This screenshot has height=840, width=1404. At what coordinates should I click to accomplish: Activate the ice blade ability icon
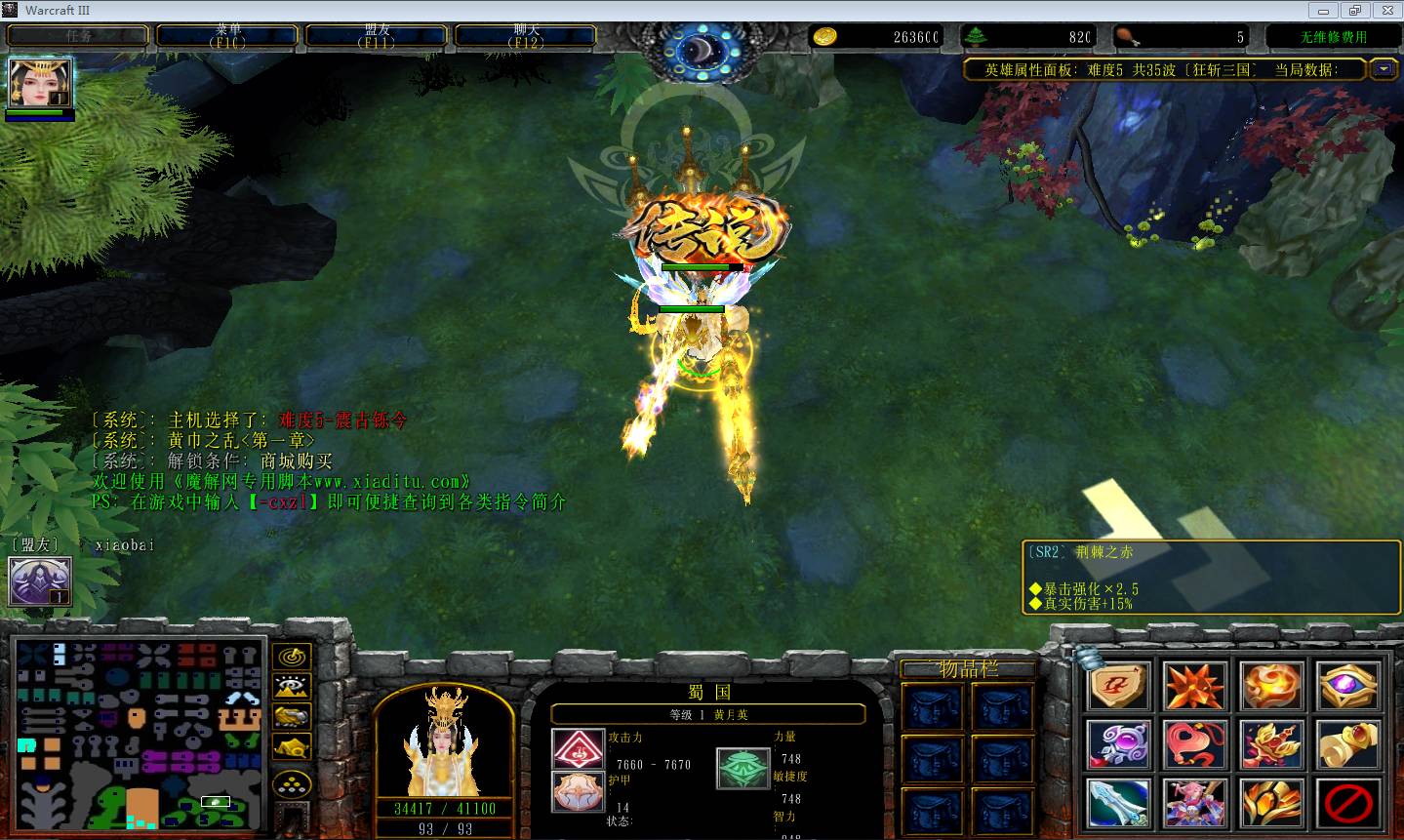coord(1118,803)
